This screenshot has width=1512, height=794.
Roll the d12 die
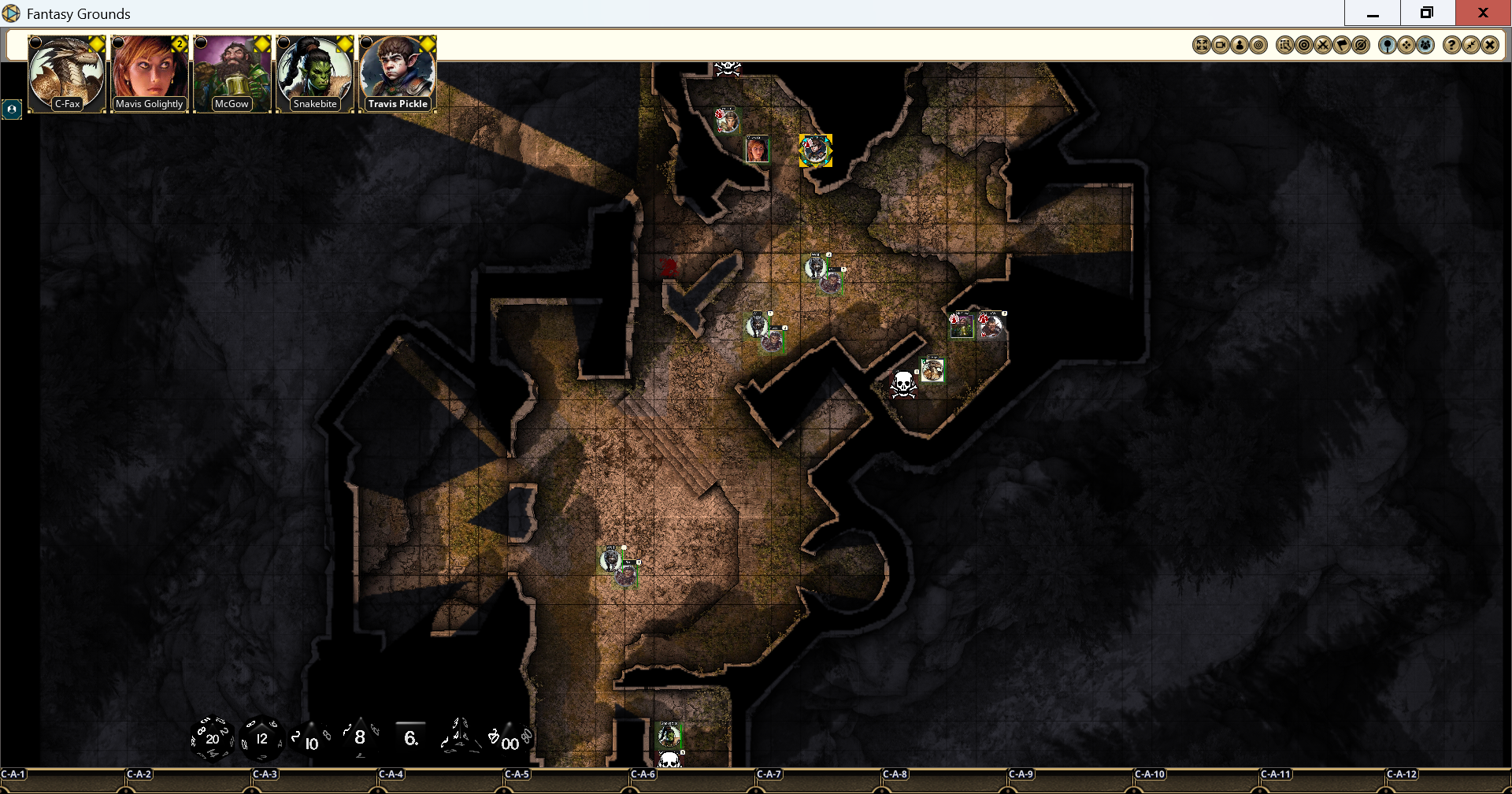click(x=261, y=738)
